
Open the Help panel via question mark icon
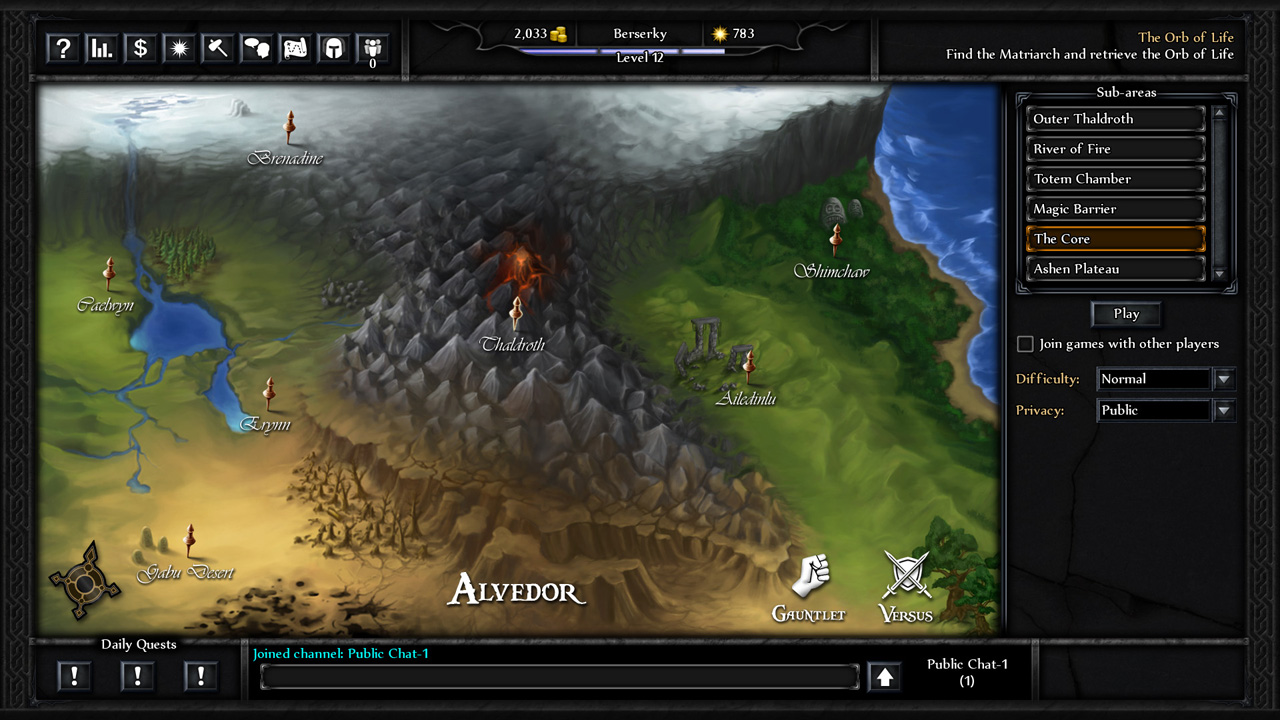pyautogui.click(x=62, y=47)
